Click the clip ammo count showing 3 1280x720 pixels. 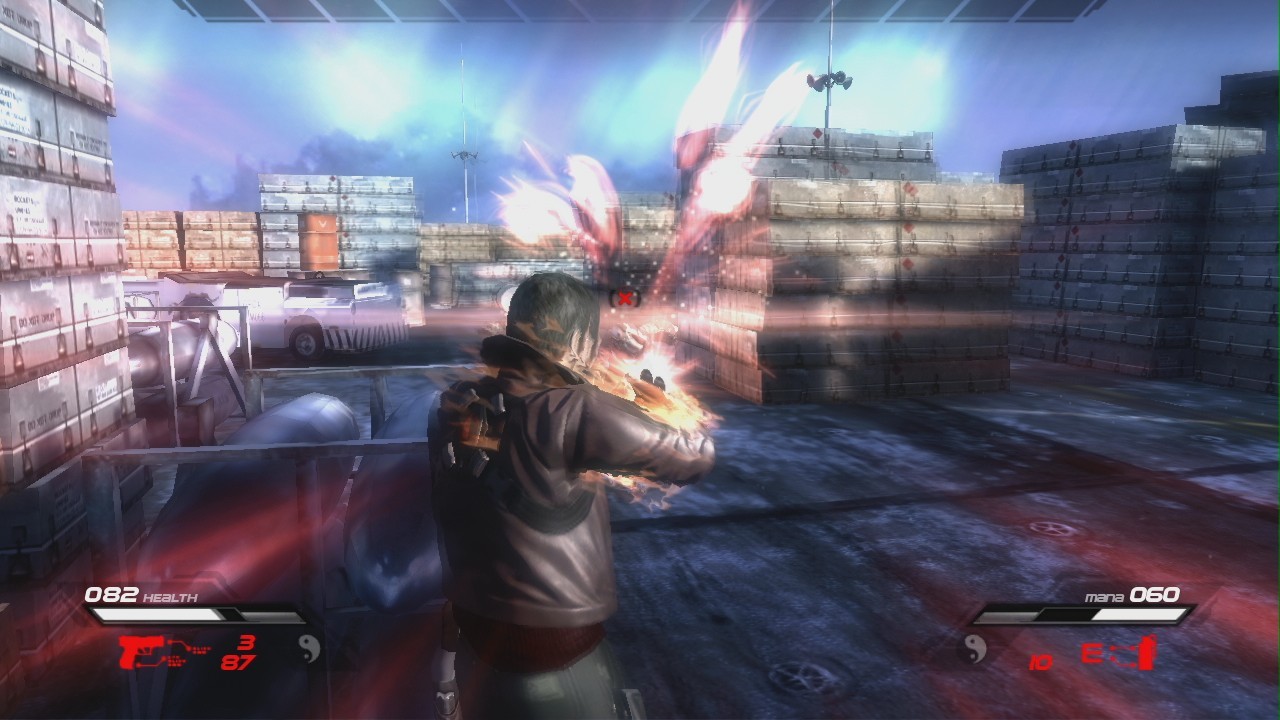248,643
